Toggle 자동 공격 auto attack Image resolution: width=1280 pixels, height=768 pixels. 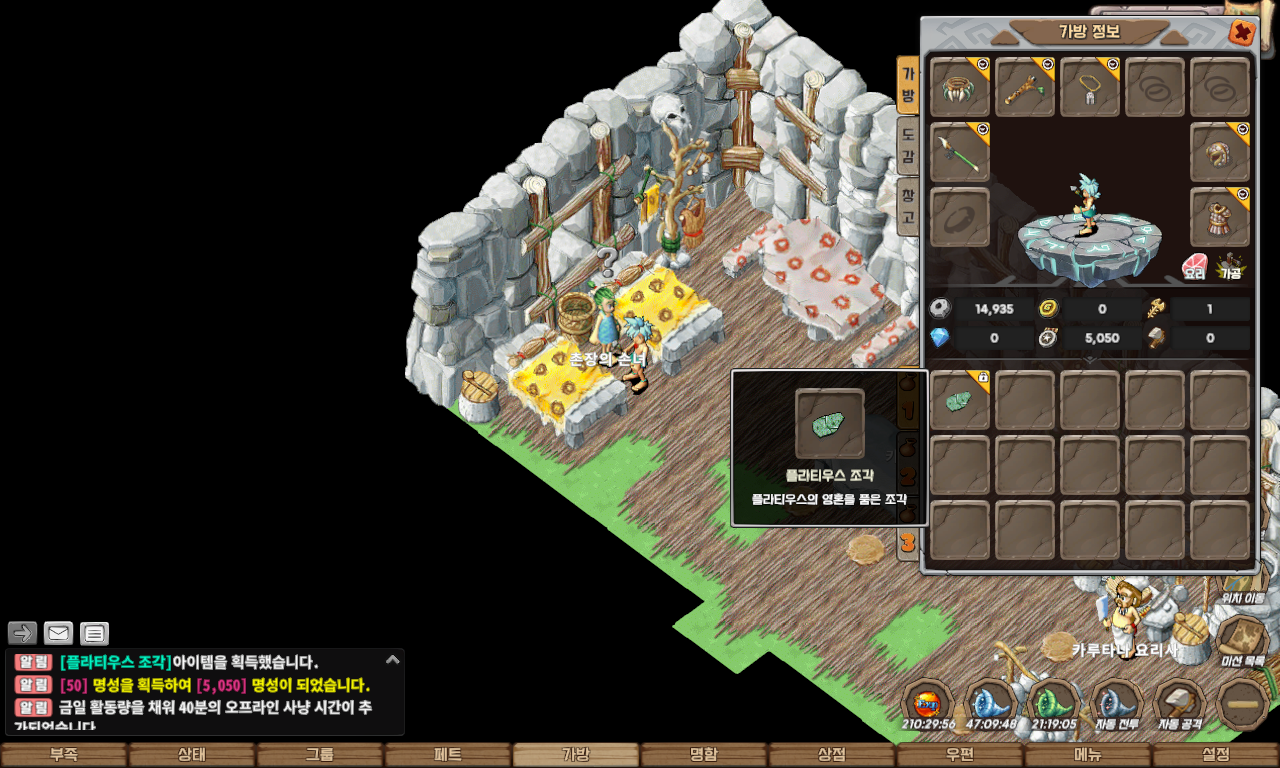pyautogui.click(x=1178, y=703)
